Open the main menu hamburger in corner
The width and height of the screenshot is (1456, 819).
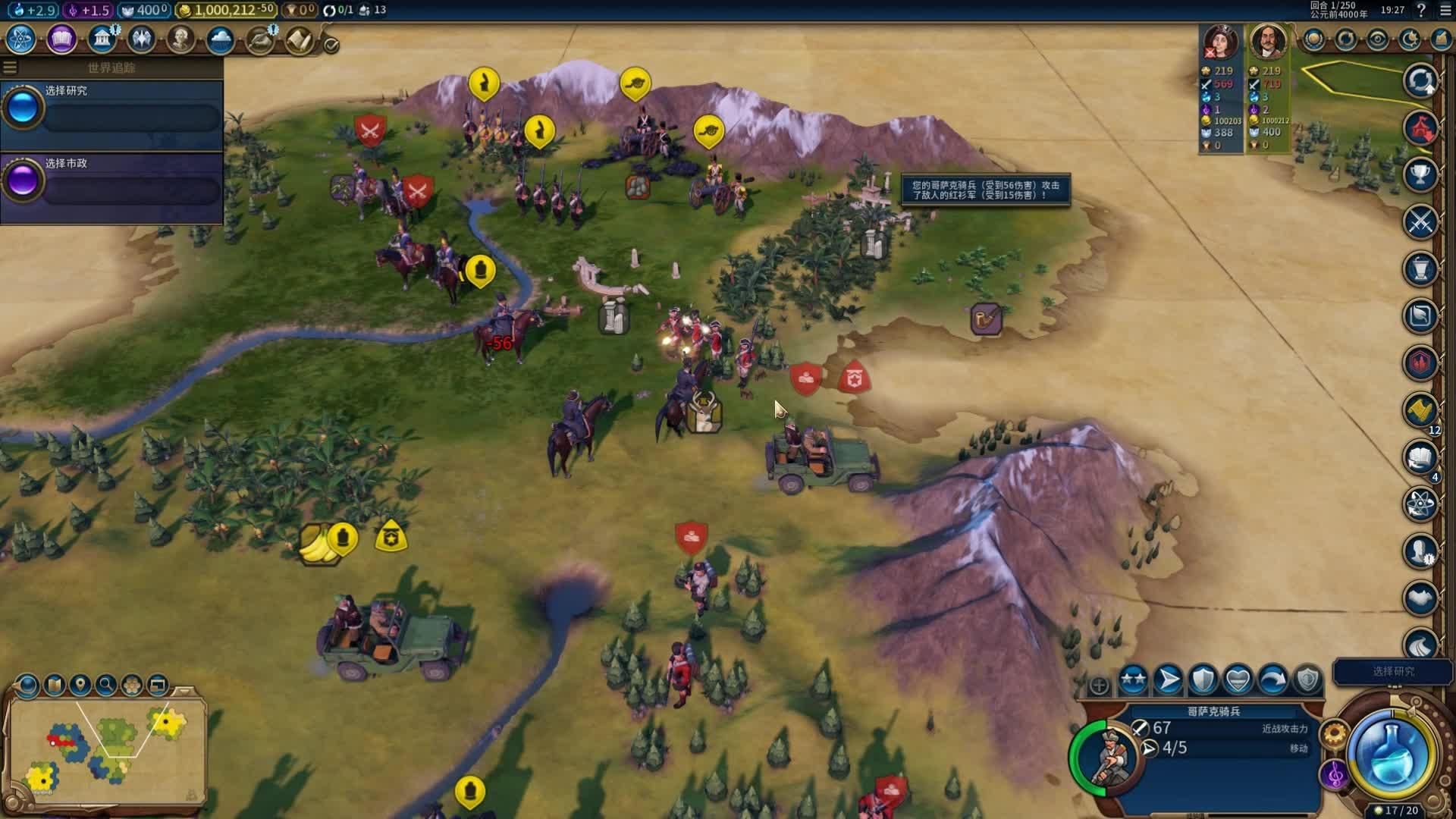(1445, 10)
